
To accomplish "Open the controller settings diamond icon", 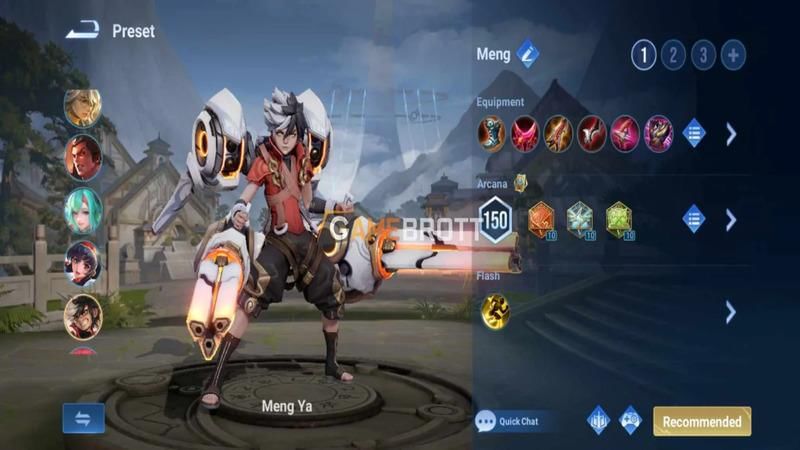I will (x=630, y=420).
